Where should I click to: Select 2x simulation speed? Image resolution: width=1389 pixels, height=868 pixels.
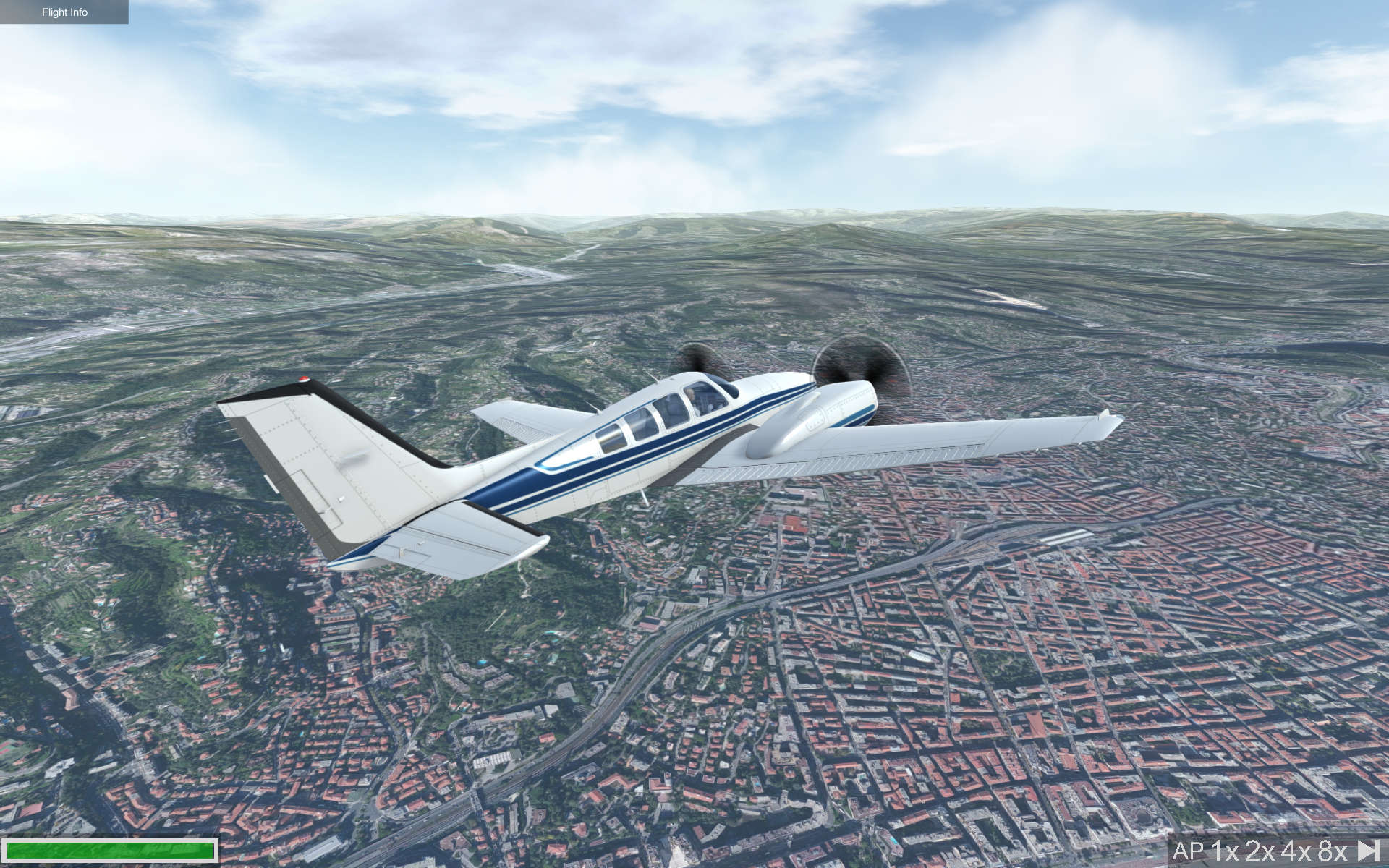pyautogui.click(x=1259, y=850)
